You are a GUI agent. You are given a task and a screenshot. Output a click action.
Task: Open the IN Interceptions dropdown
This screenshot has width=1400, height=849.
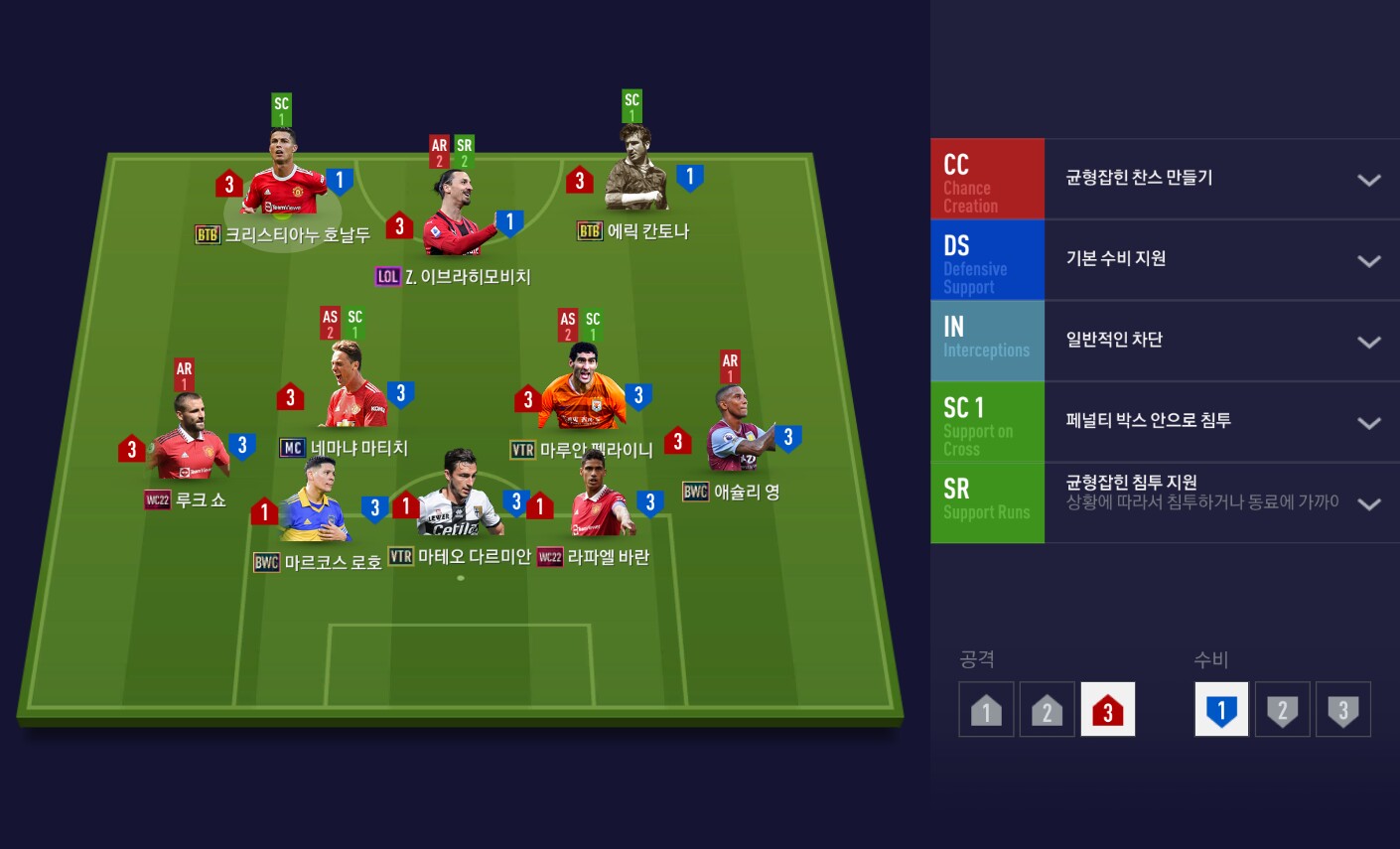[x=1368, y=342]
